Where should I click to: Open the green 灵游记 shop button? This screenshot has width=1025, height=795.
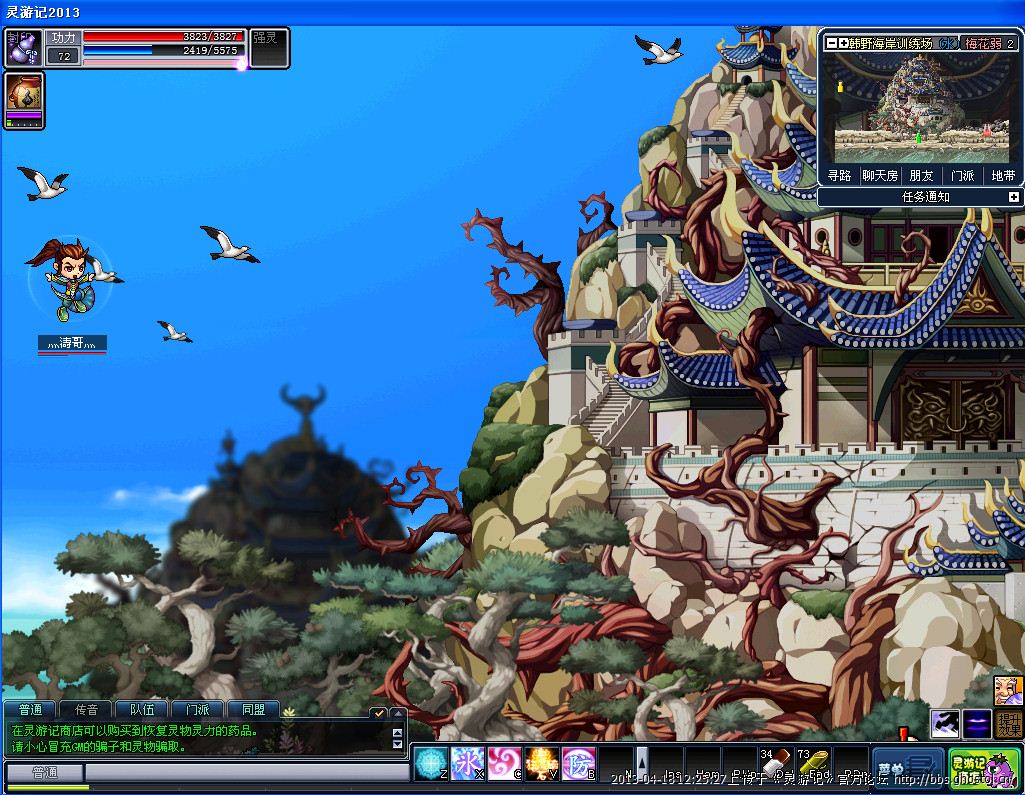984,766
